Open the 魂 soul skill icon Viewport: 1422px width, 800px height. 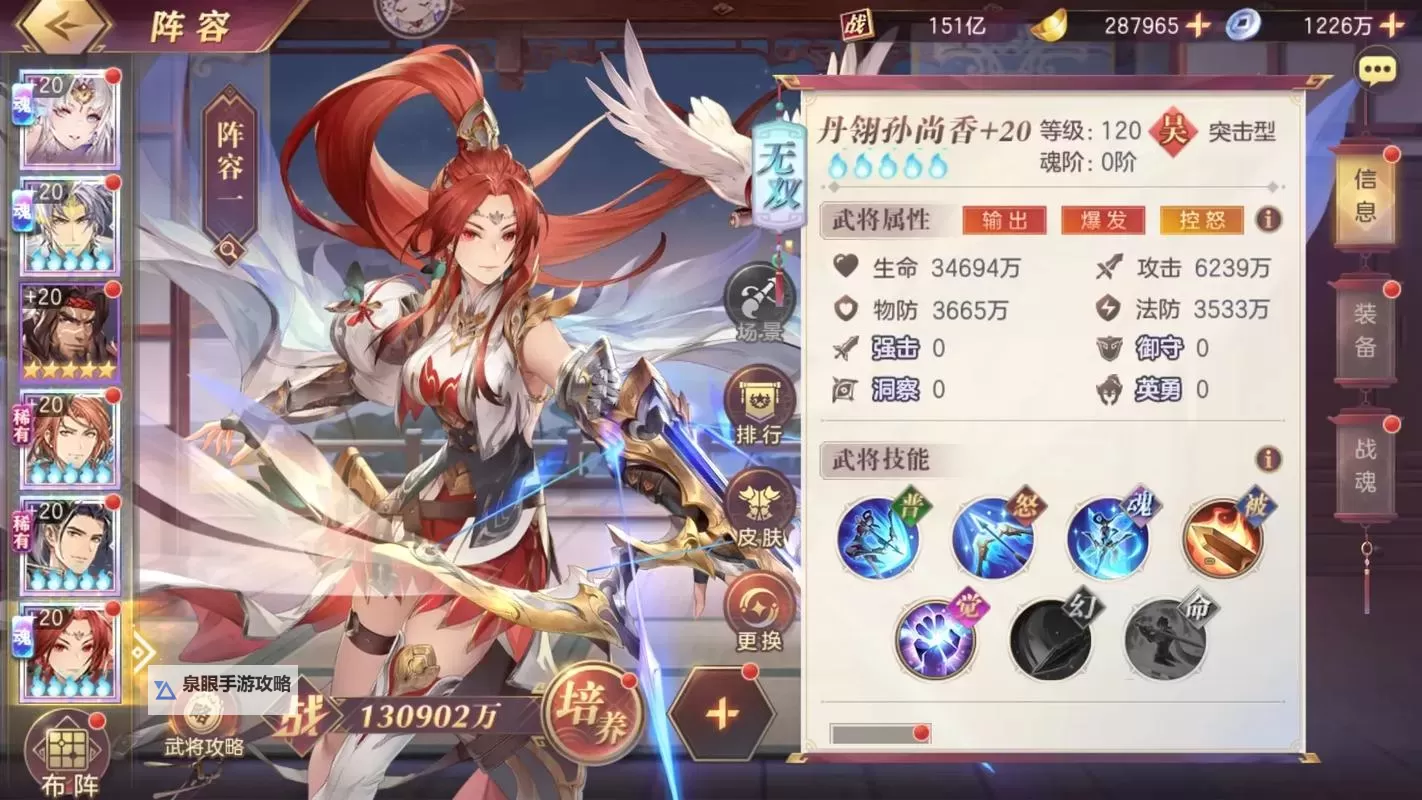[1106, 536]
